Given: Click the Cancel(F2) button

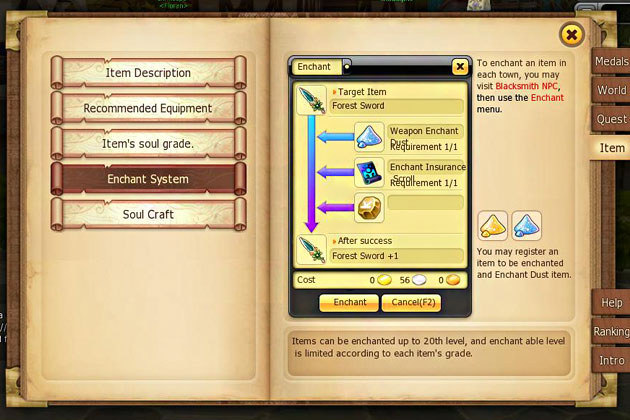Looking at the screenshot, I should (x=410, y=302).
